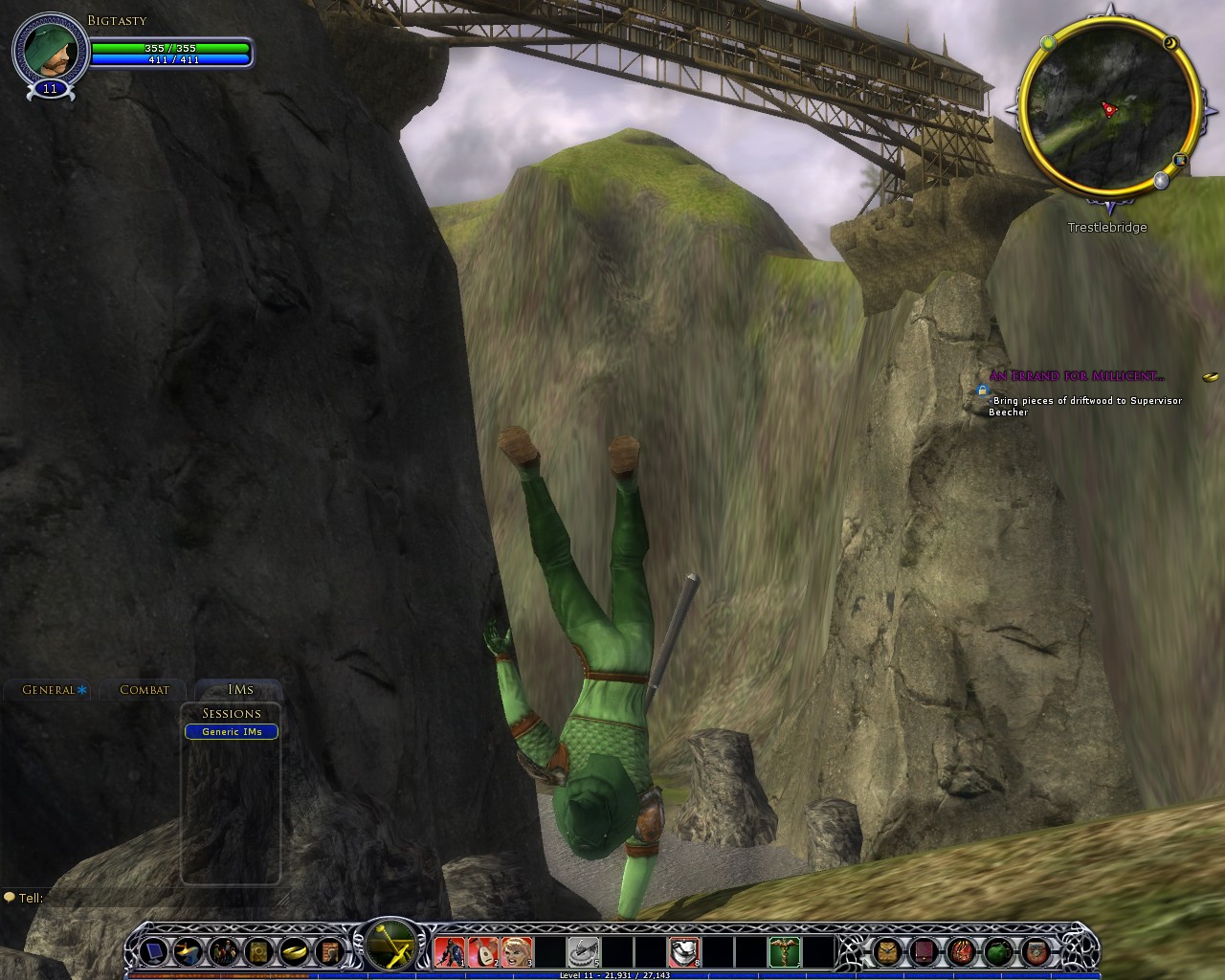Activate the lute skill in slot 2
This screenshot has width=1225, height=980.
coord(482,951)
